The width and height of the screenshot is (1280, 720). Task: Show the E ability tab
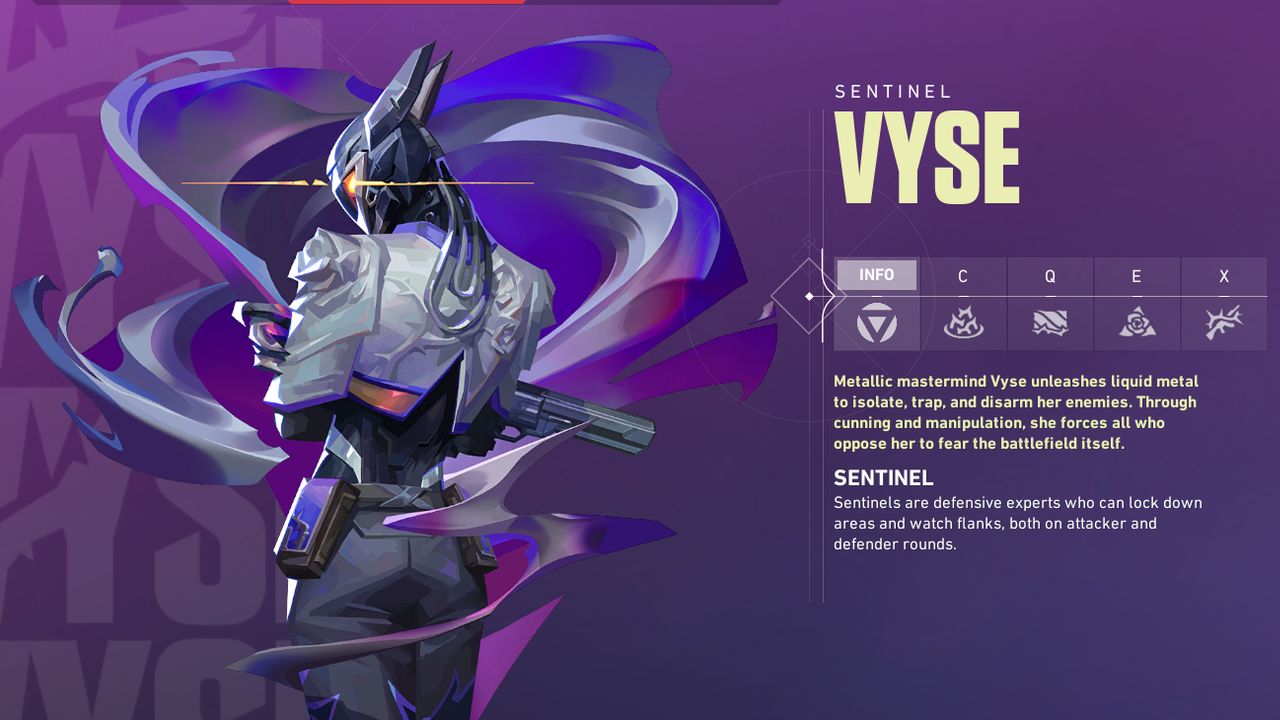(x=1136, y=276)
